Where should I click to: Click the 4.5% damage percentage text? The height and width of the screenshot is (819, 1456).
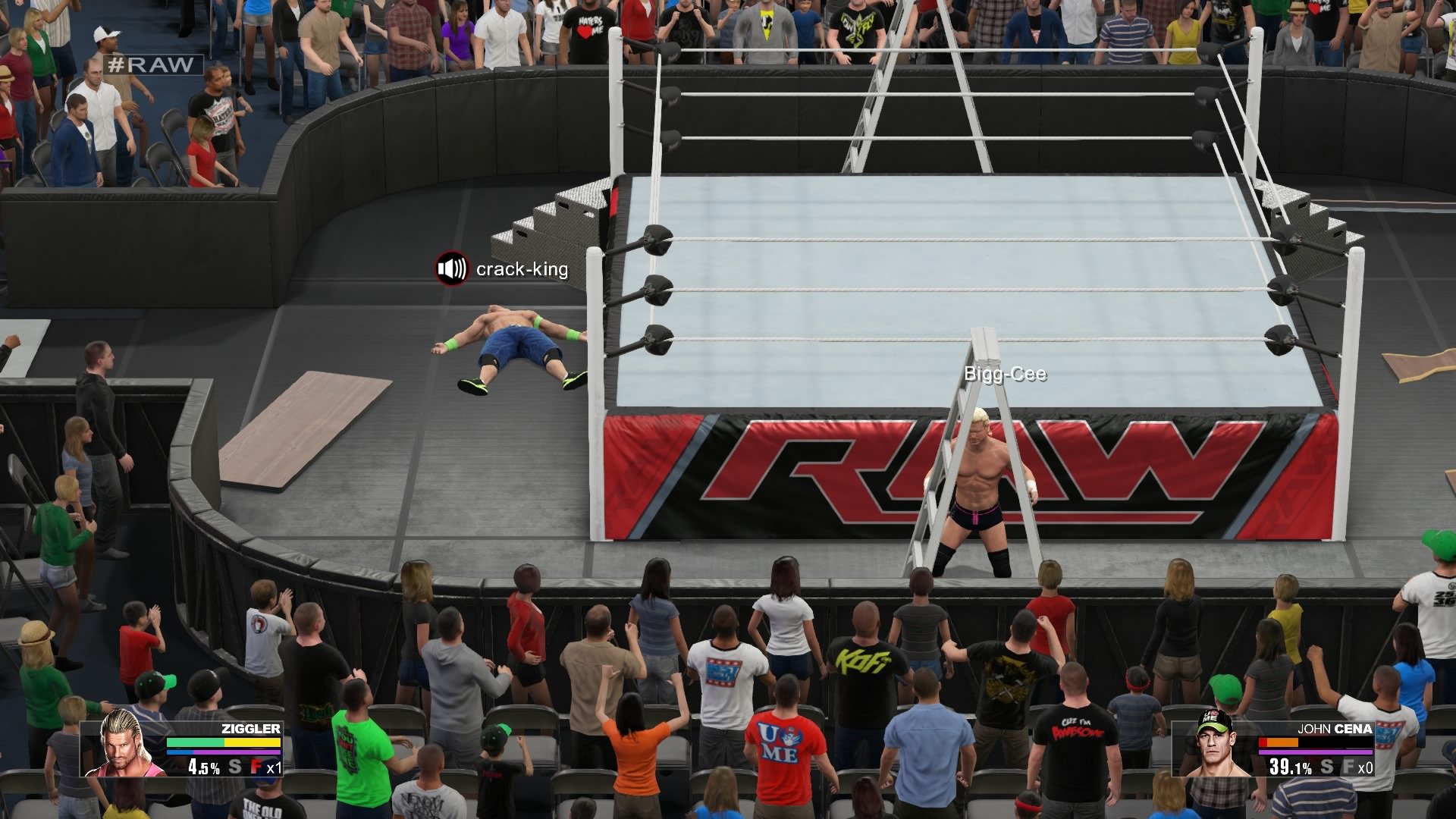point(203,767)
